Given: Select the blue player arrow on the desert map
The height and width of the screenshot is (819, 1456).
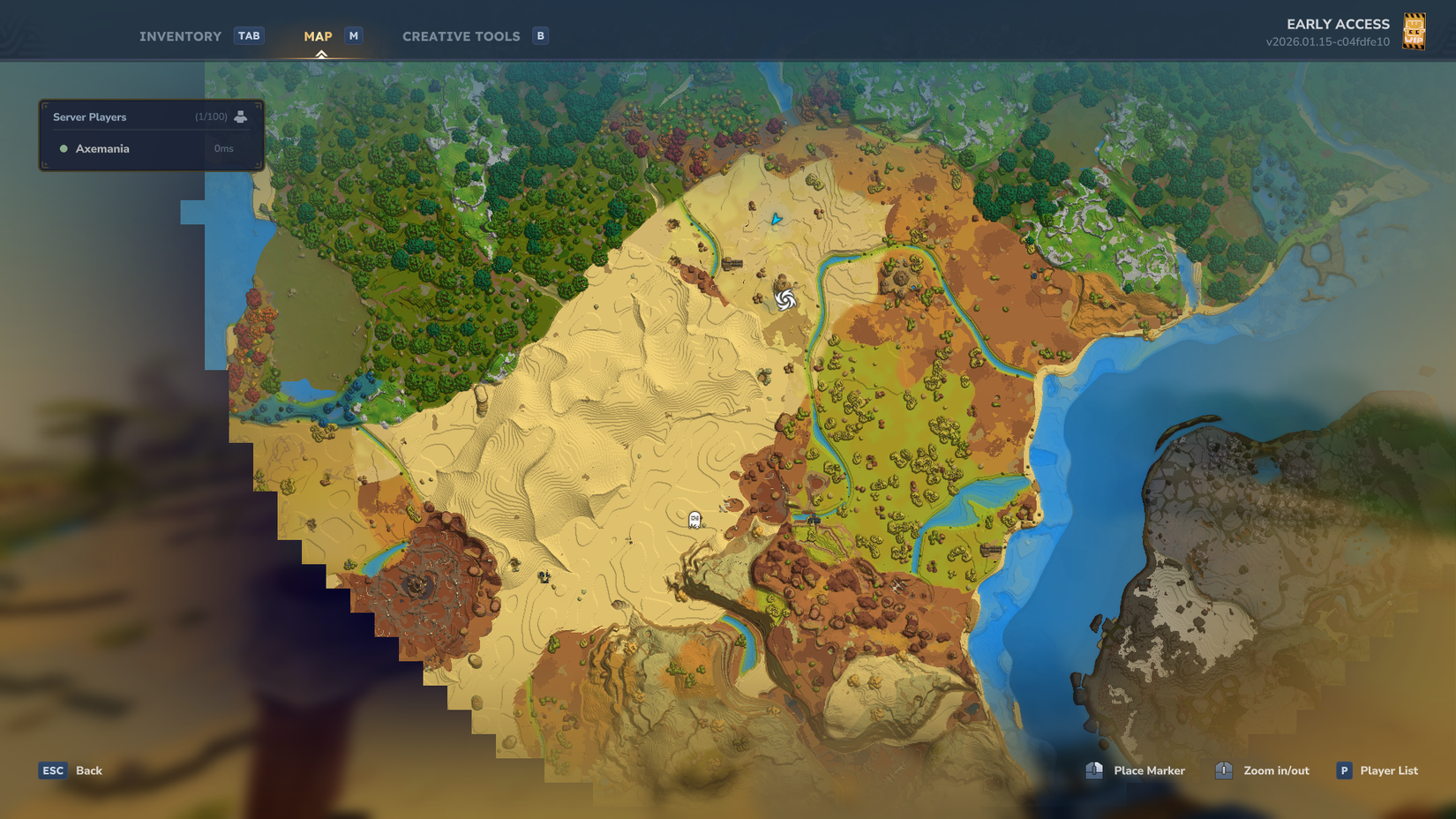Looking at the screenshot, I should (x=775, y=220).
